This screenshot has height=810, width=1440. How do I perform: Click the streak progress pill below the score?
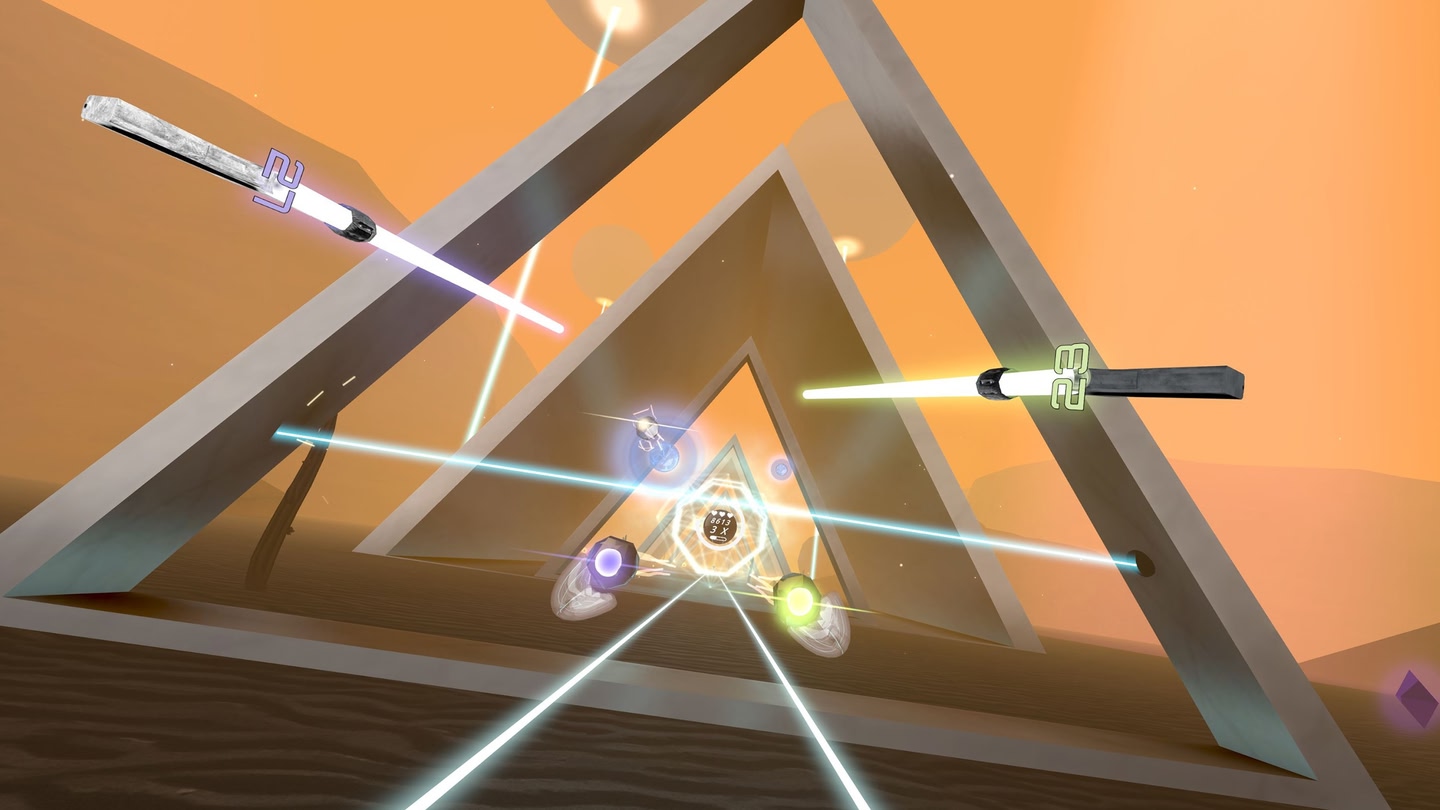pyautogui.click(x=717, y=537)
